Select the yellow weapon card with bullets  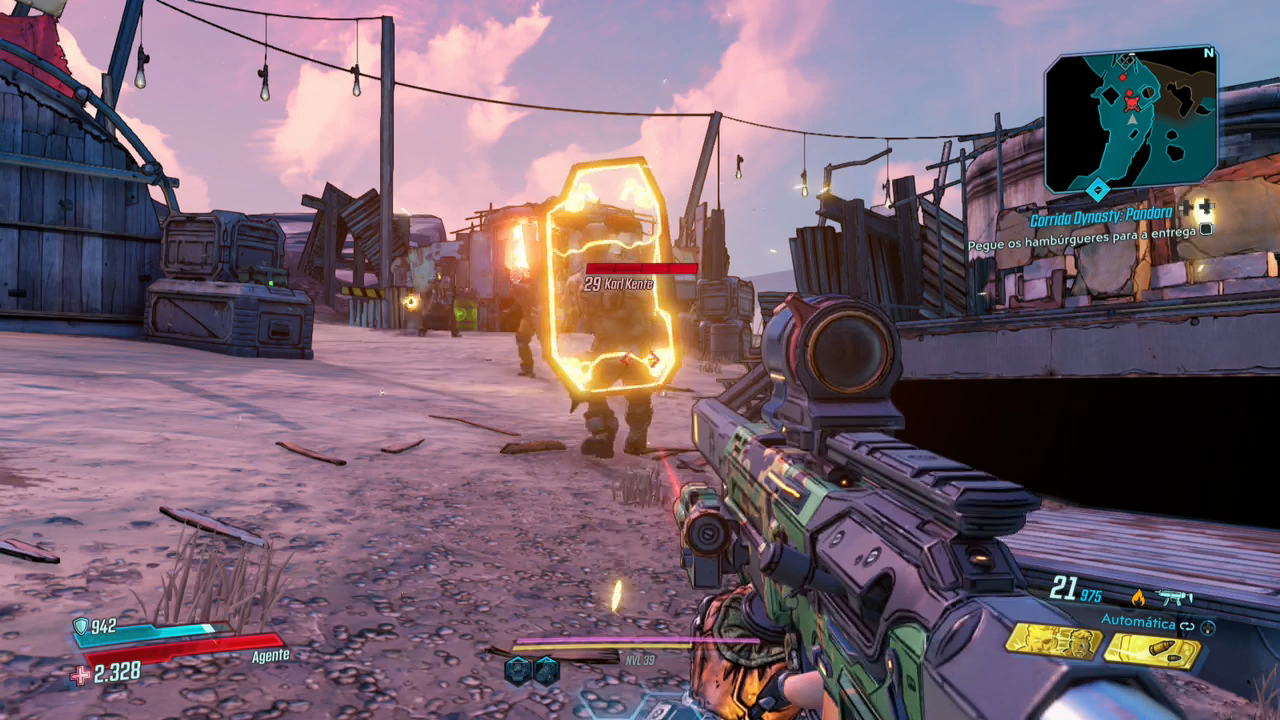tap(1152, 650)
